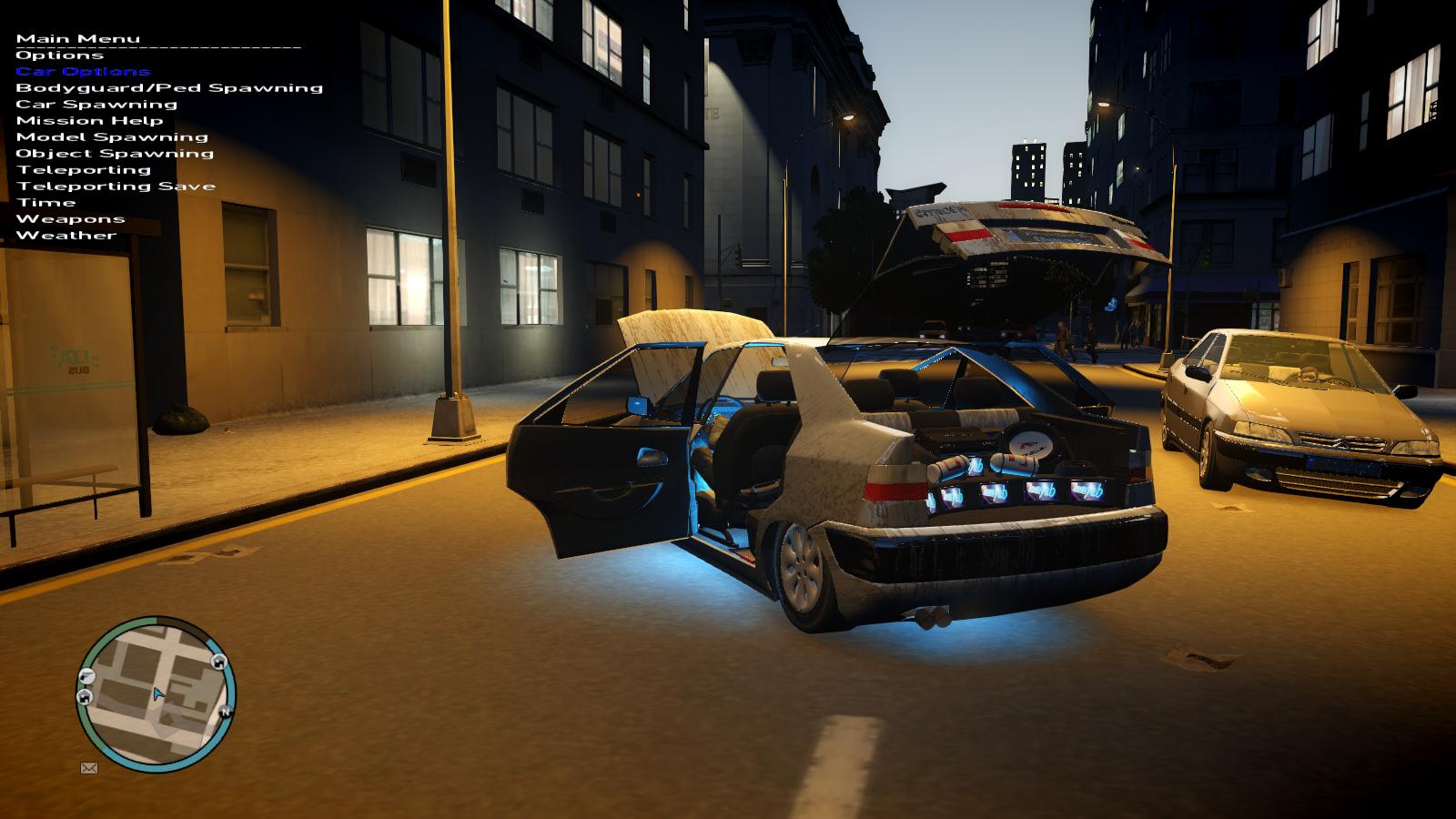This screenshot has width=1456, height=819.
Task: Choose the Car Spawning entry
Action: [x=96, y=105]
